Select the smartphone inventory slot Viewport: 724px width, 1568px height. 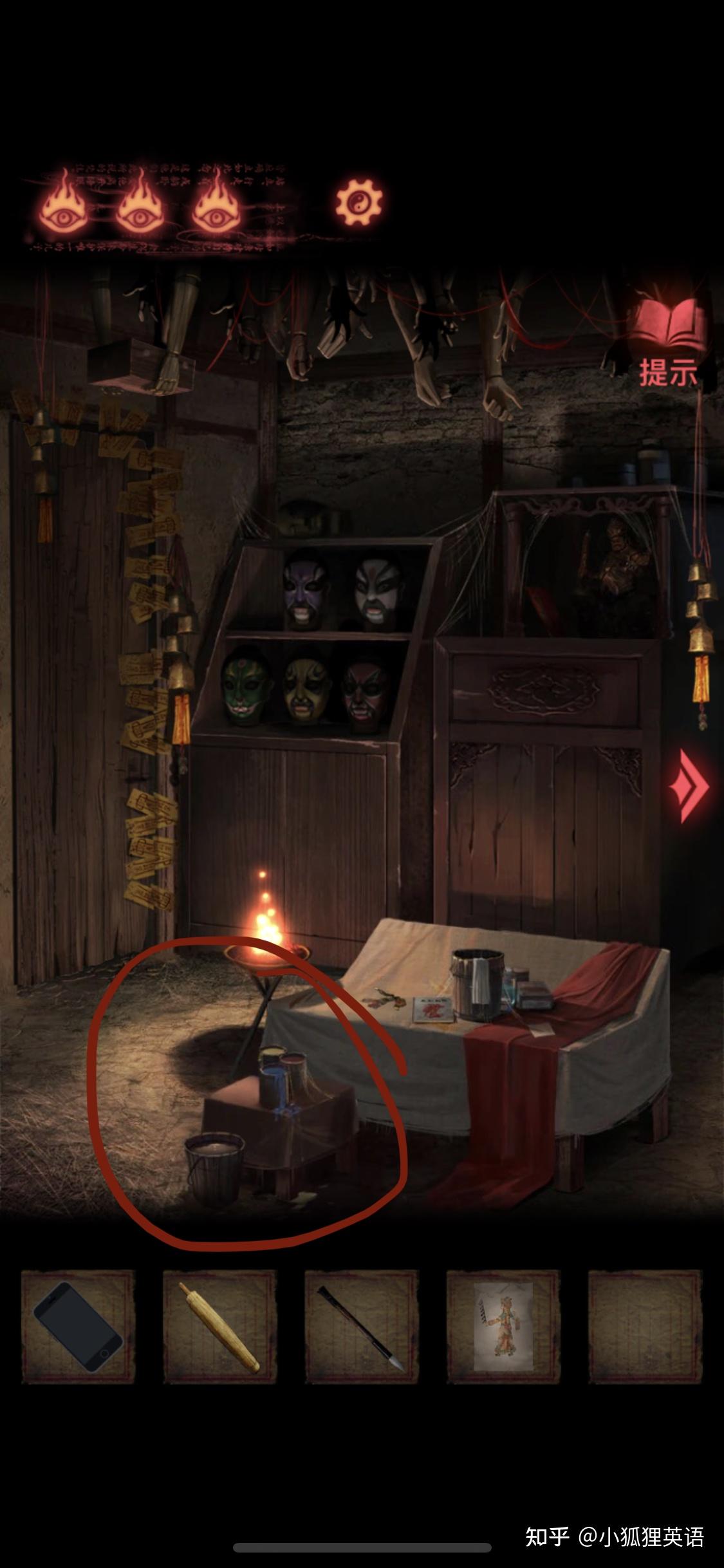79,1327
